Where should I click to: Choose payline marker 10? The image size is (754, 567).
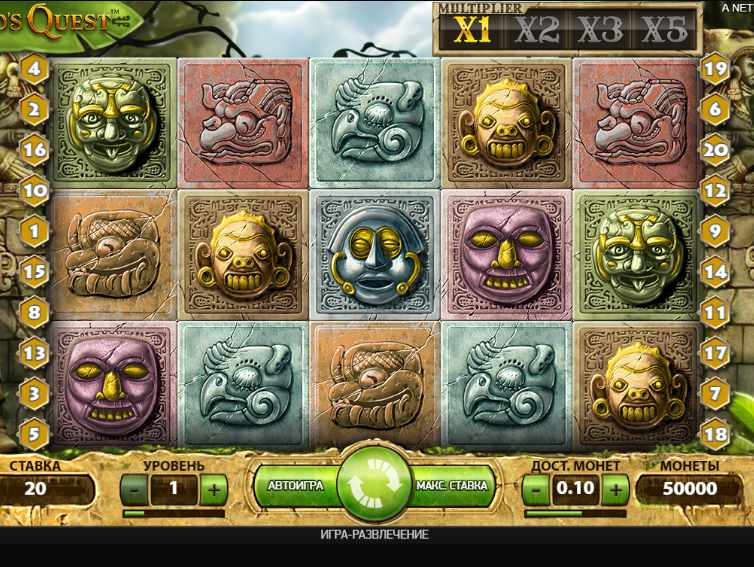pos(35,189)
